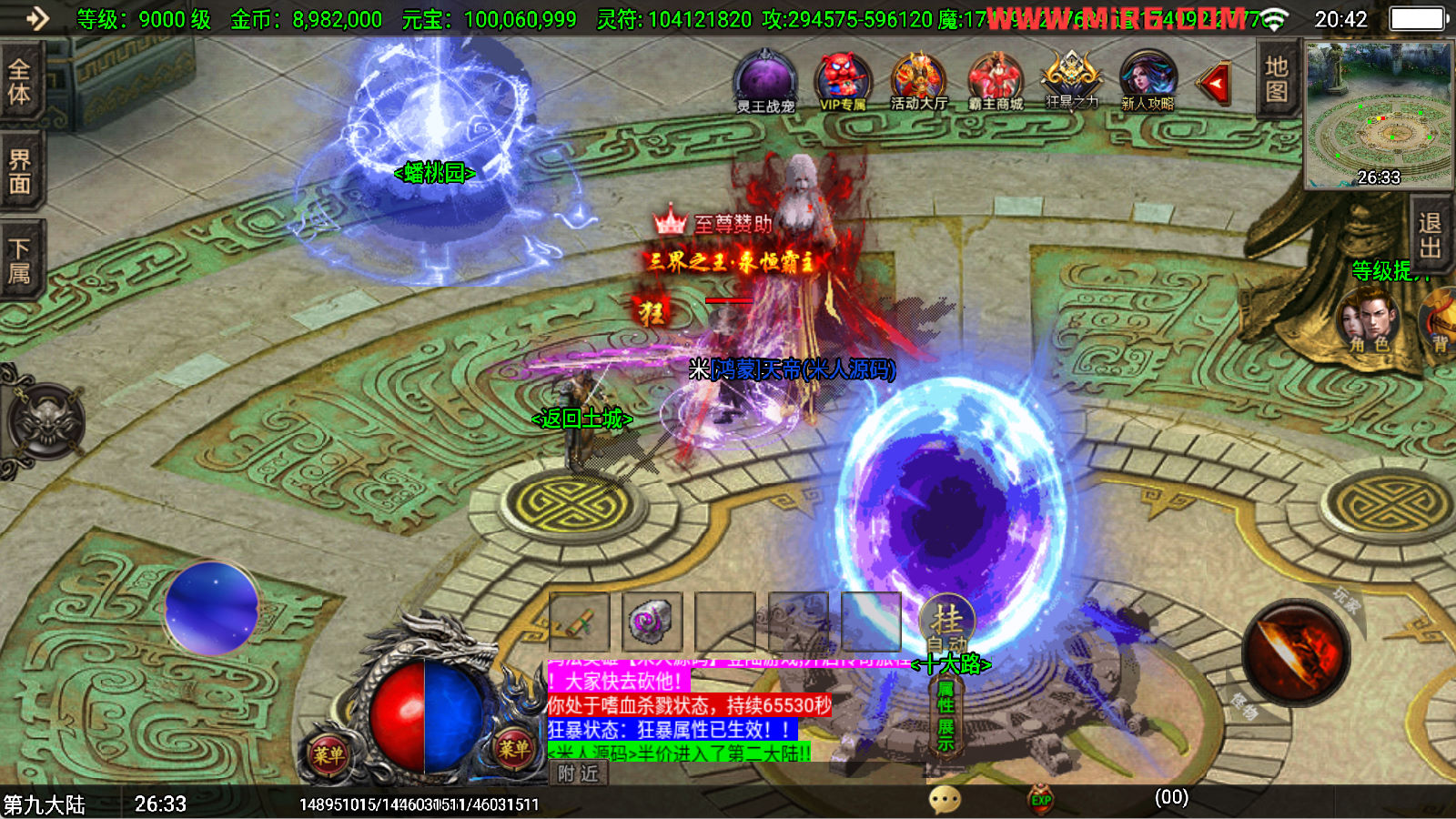Show the 新人攻略 guide
This screenshot has height=819, width=1456.
coord(1148,82)
